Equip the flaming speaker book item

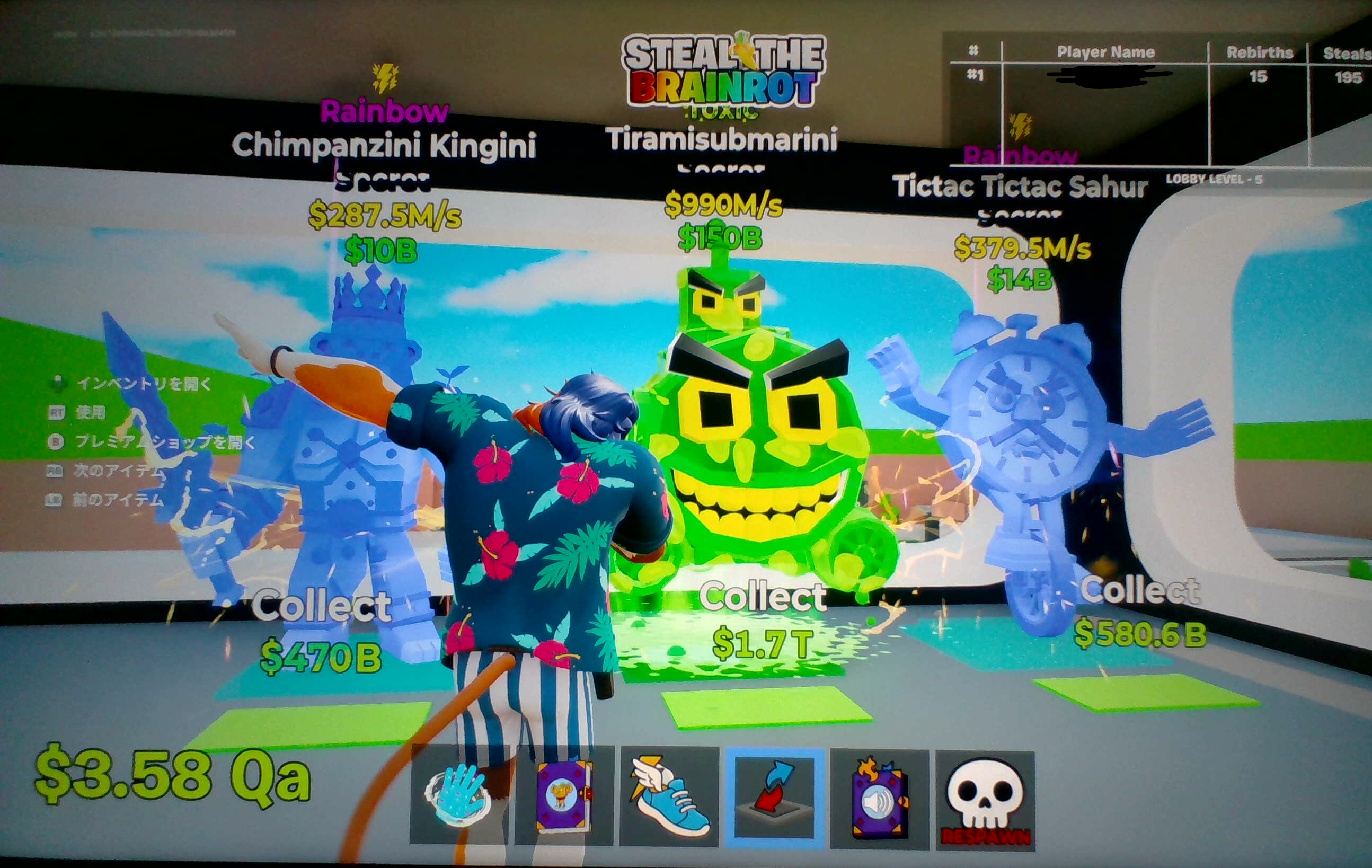point(879,798)
